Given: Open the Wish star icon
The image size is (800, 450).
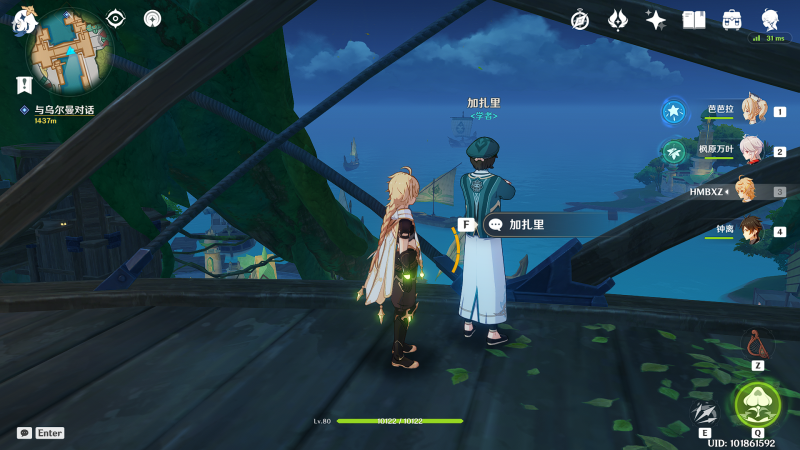Looking at the screenshot, I should click(x=656, y=19).
